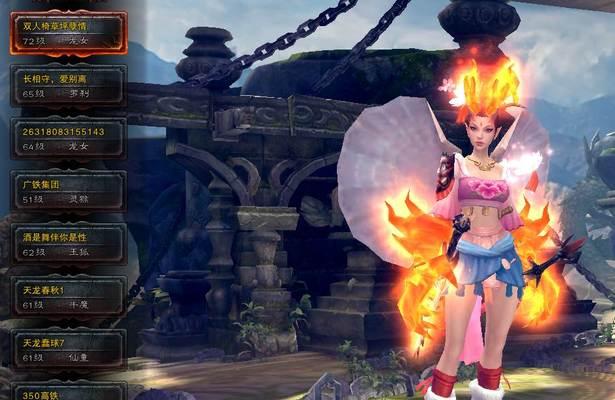Screen dimensions: 615x400
Task: Select the level 62 character 酒是舞伴你是性
Action: (x=68, y=243)
